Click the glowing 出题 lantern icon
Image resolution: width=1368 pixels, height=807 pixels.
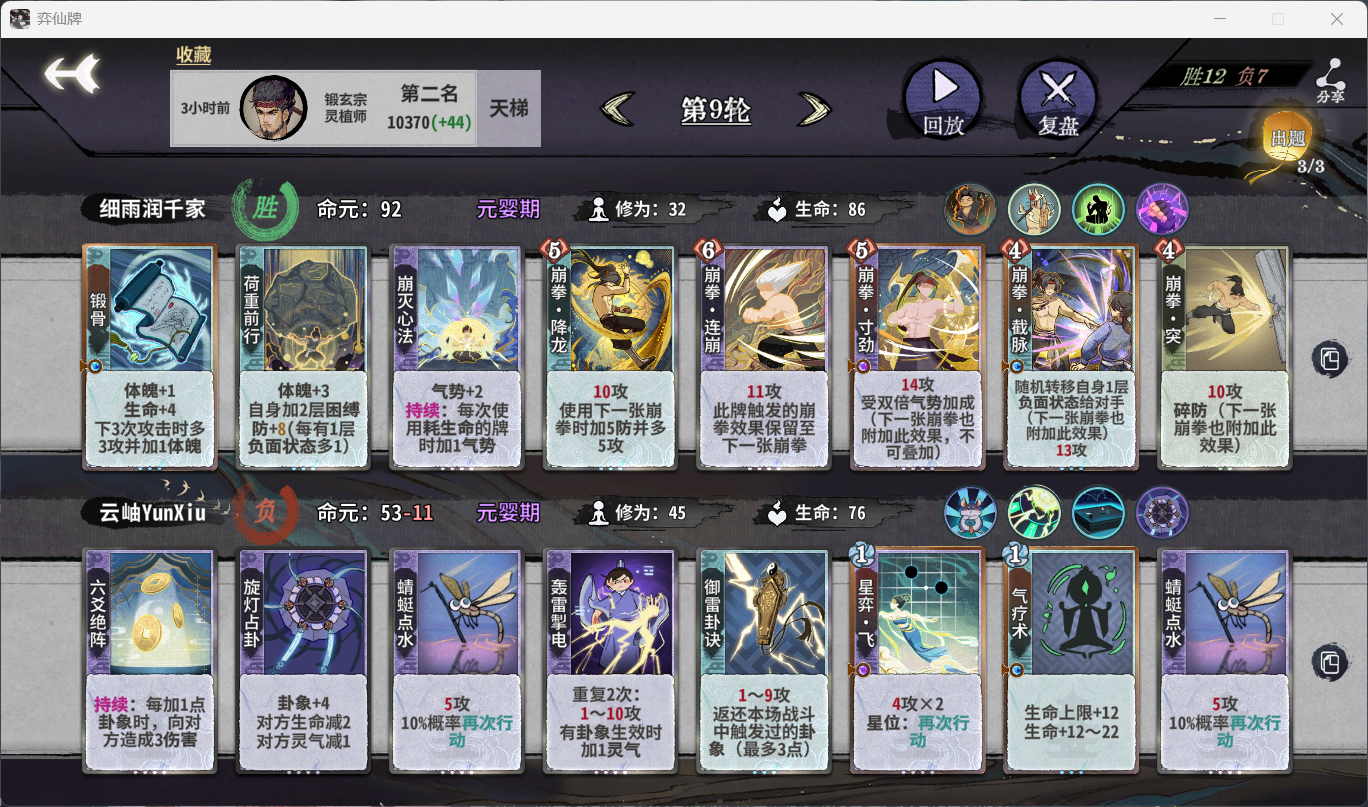click(x=1288, y=143)
